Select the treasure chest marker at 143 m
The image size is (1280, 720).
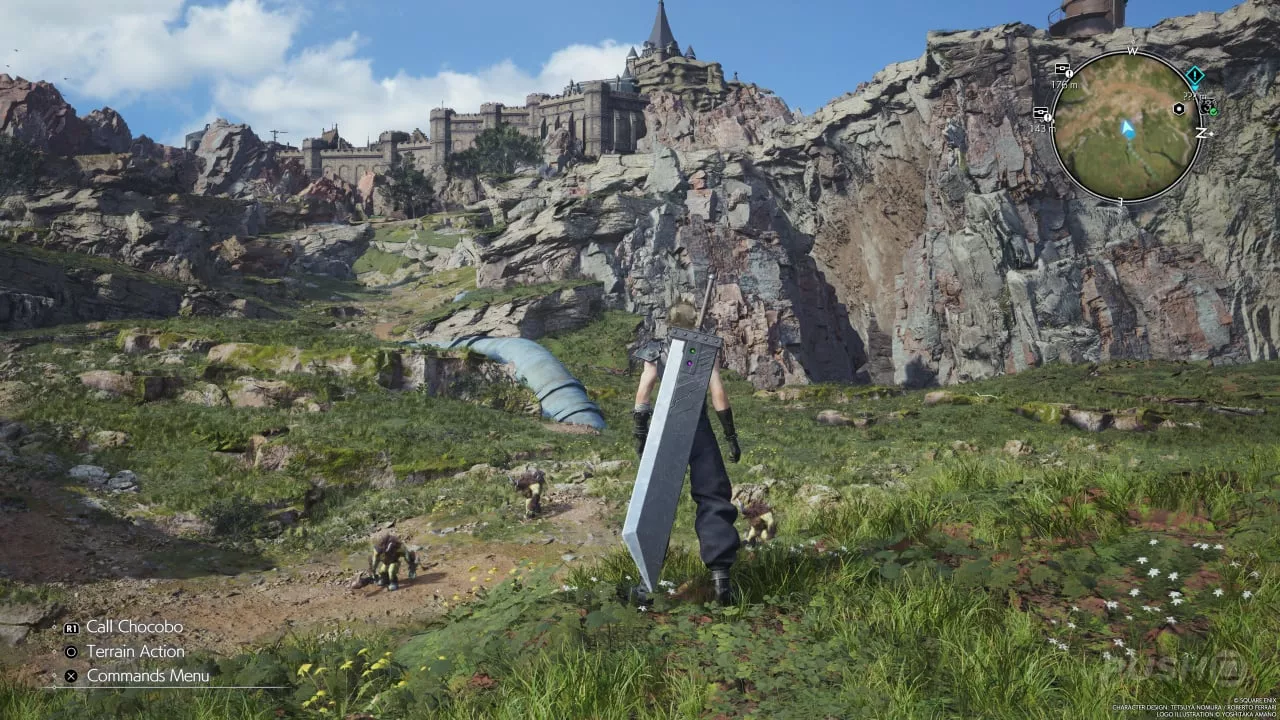[1042, 113]
